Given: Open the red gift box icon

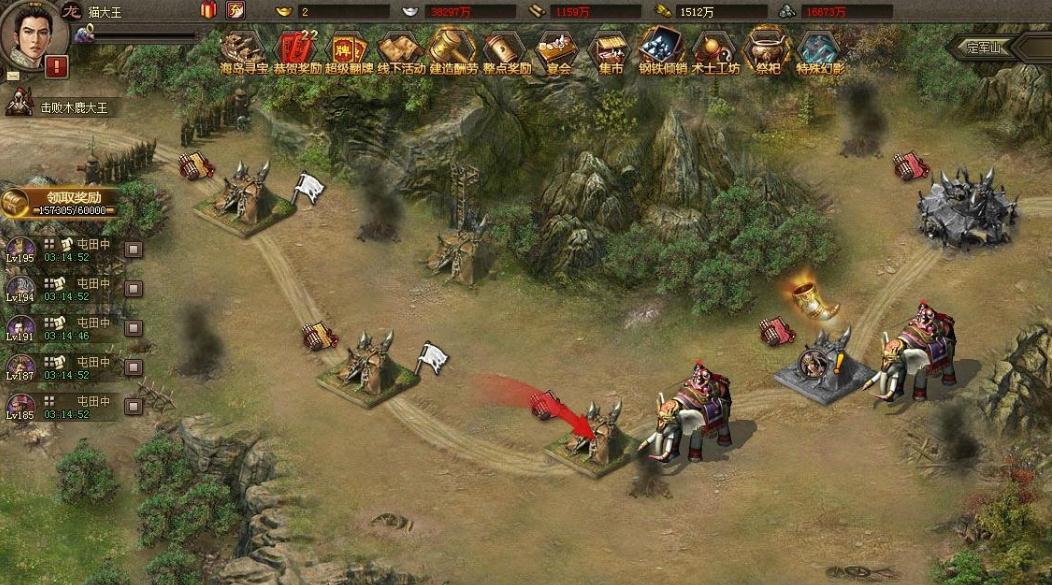Looking at the screenshot, I should [x=209, y=11].
